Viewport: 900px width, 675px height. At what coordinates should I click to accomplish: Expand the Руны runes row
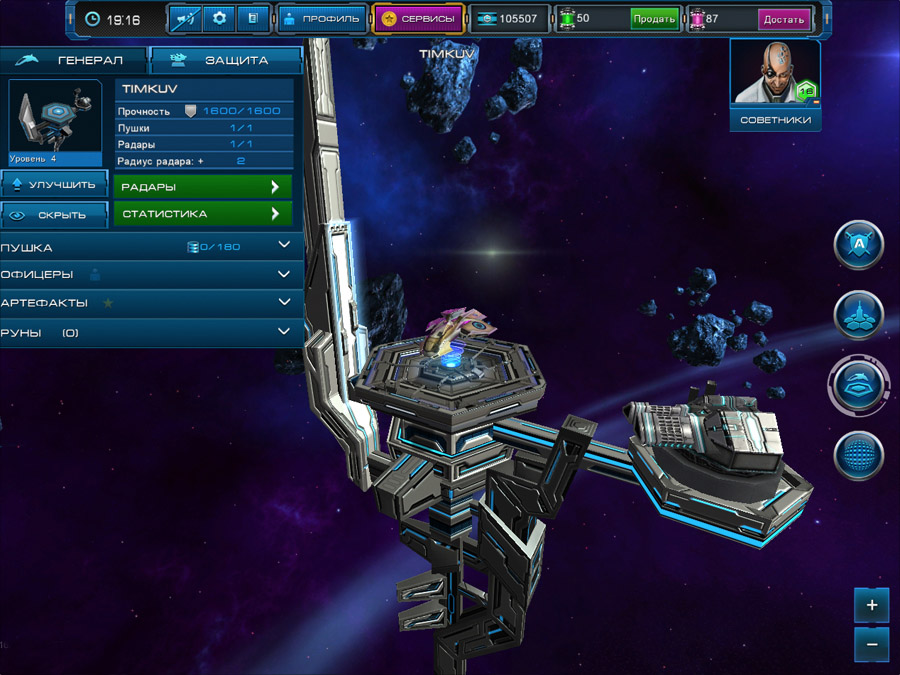150,332
